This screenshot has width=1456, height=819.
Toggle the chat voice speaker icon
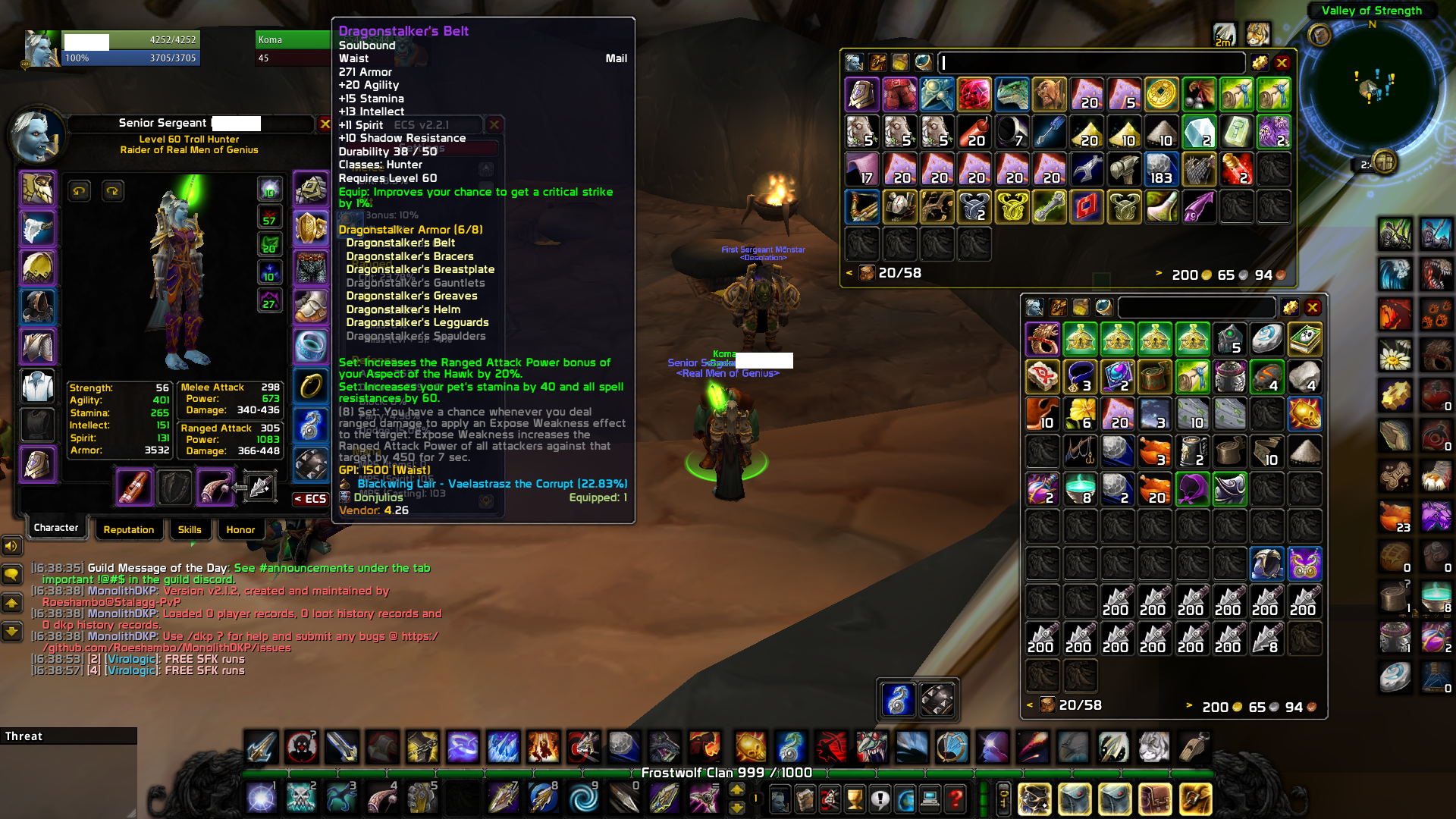[x=11, y=546]
